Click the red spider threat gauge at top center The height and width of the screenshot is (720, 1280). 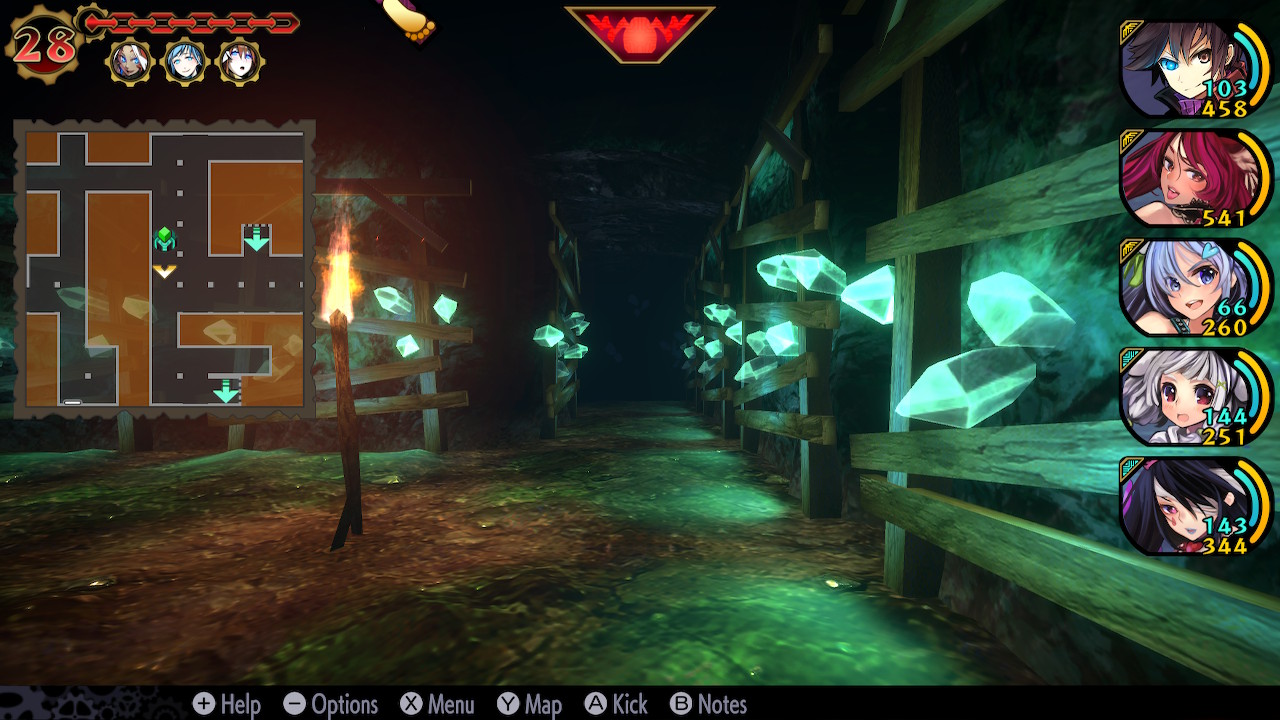(x=640, y=30)
